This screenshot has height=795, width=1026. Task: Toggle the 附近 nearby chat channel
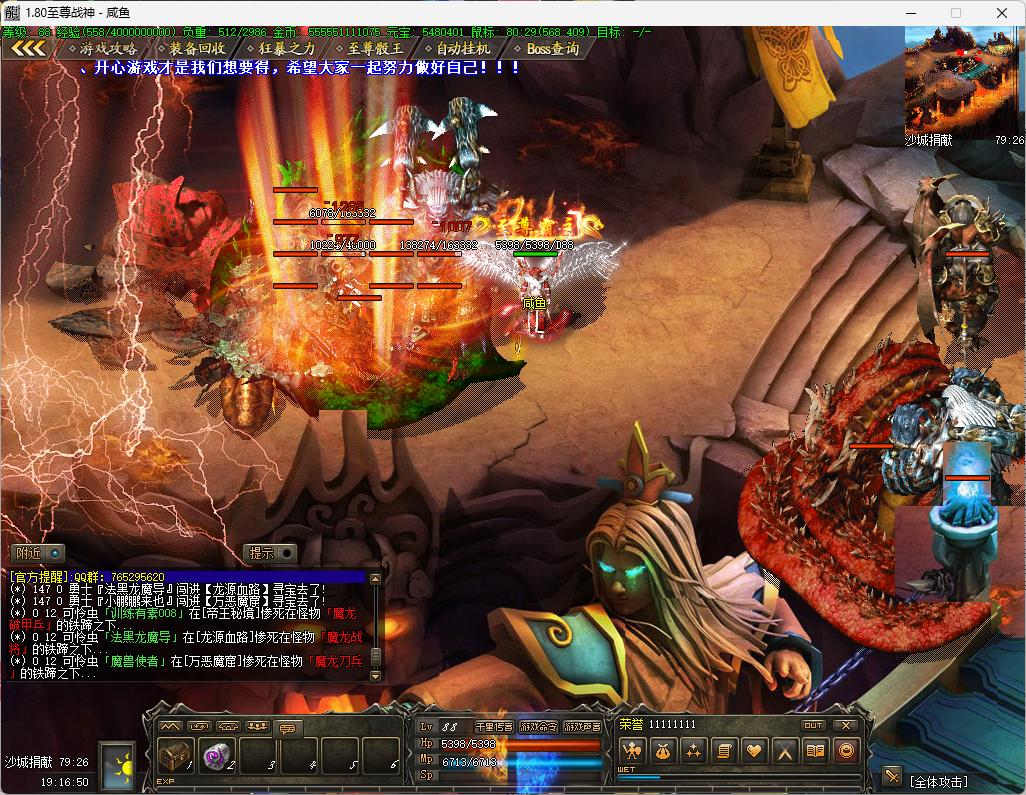point(38,553)
